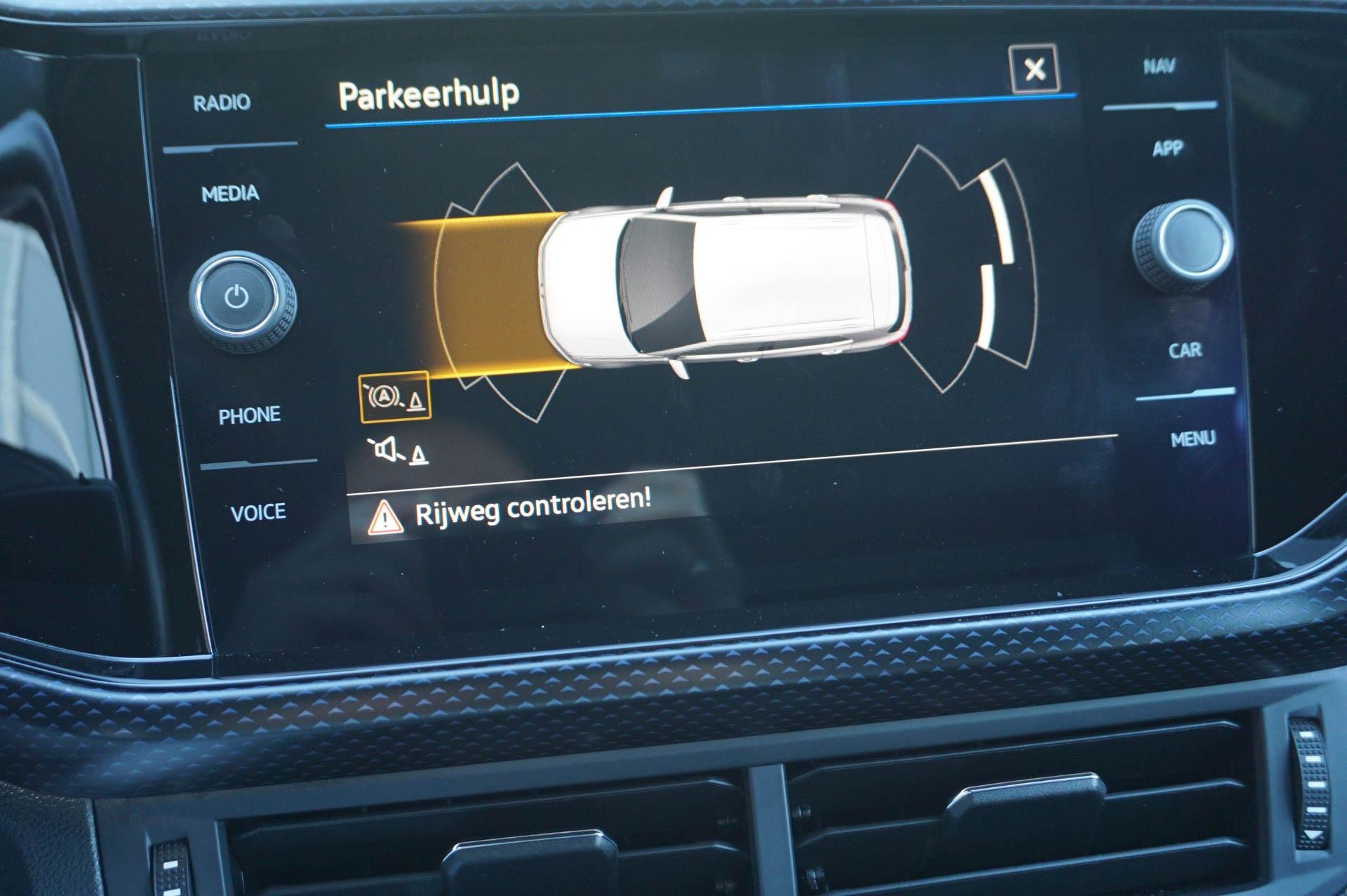
Task: Open the CAR settings
Action: coord(1185,350)
